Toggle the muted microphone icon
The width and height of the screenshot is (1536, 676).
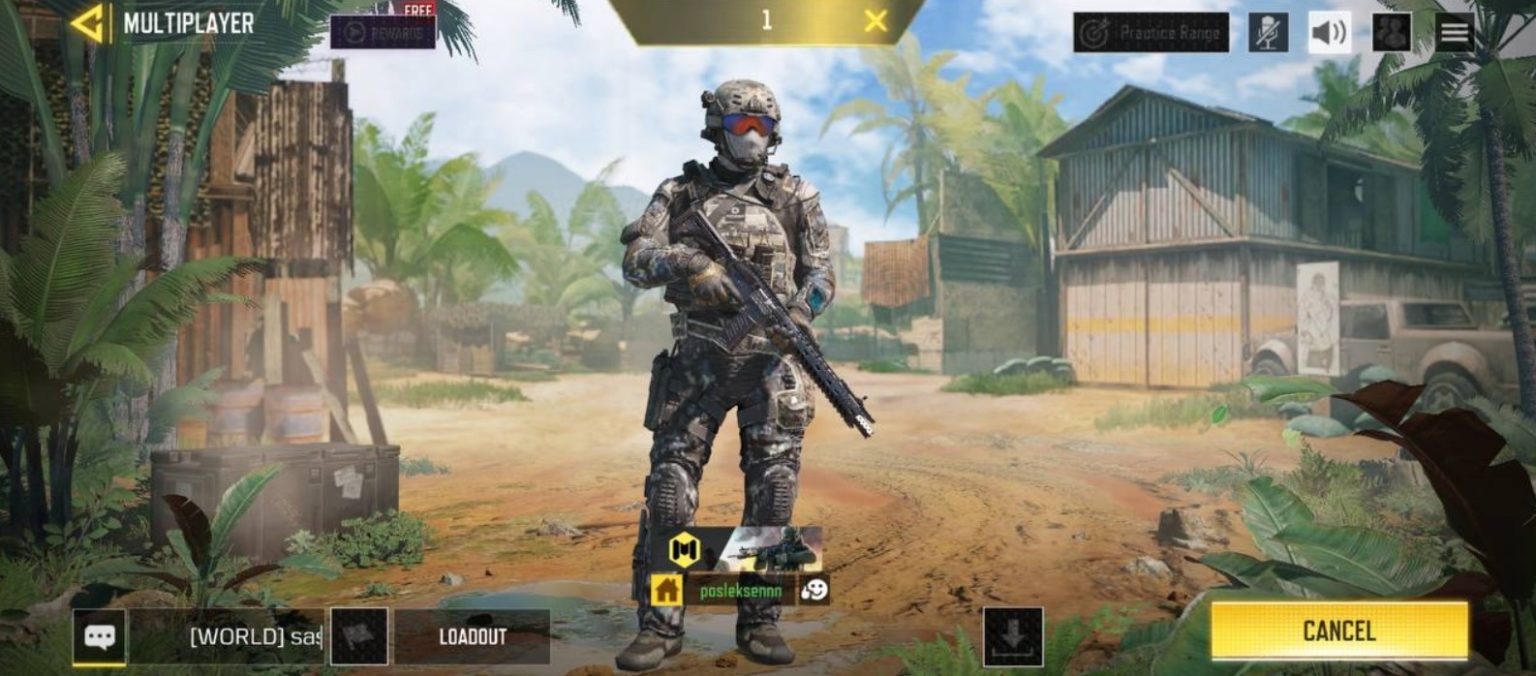(1268, 33)
